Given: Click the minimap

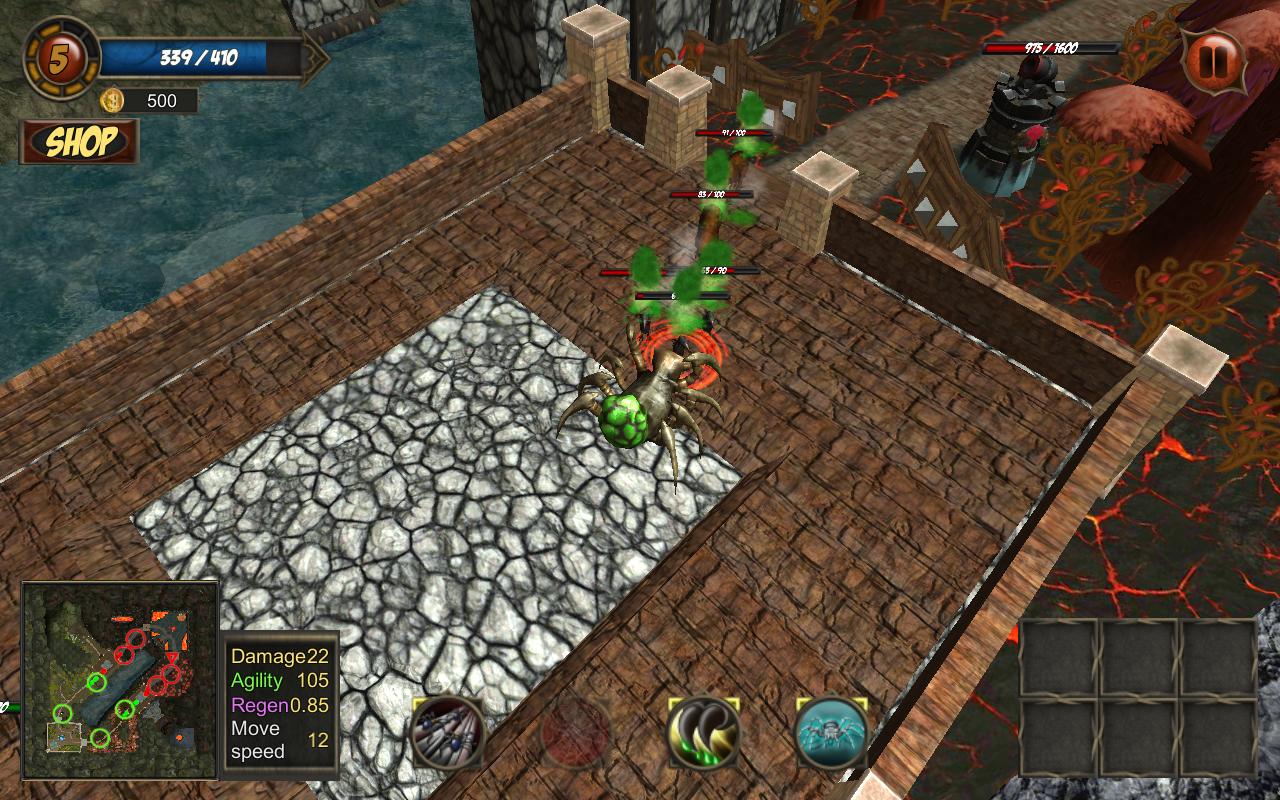Looking at the screenshot, I should click(120, 680).
